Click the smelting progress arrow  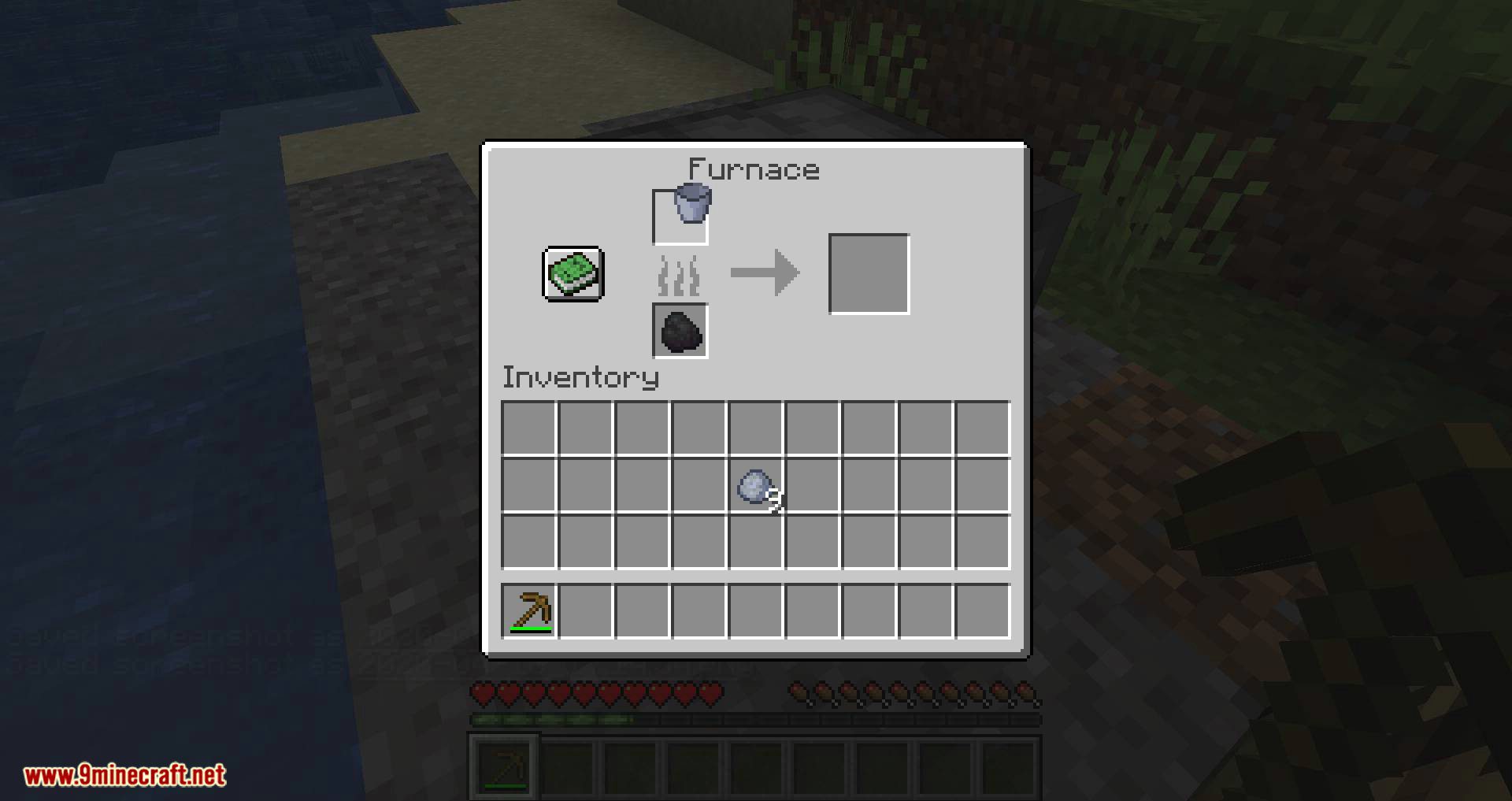point(766,273)
